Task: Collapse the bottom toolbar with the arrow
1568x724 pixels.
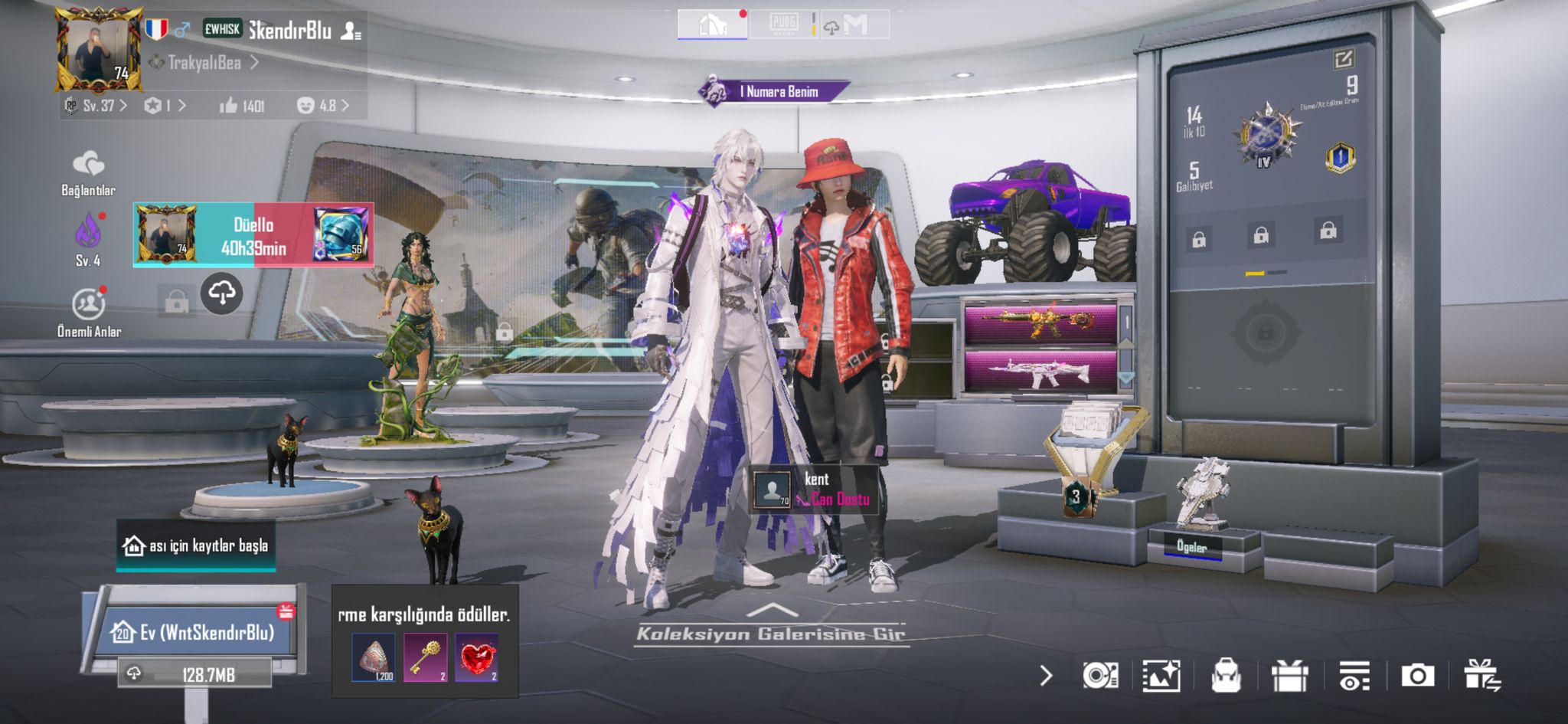Action: click(1047, 676)
